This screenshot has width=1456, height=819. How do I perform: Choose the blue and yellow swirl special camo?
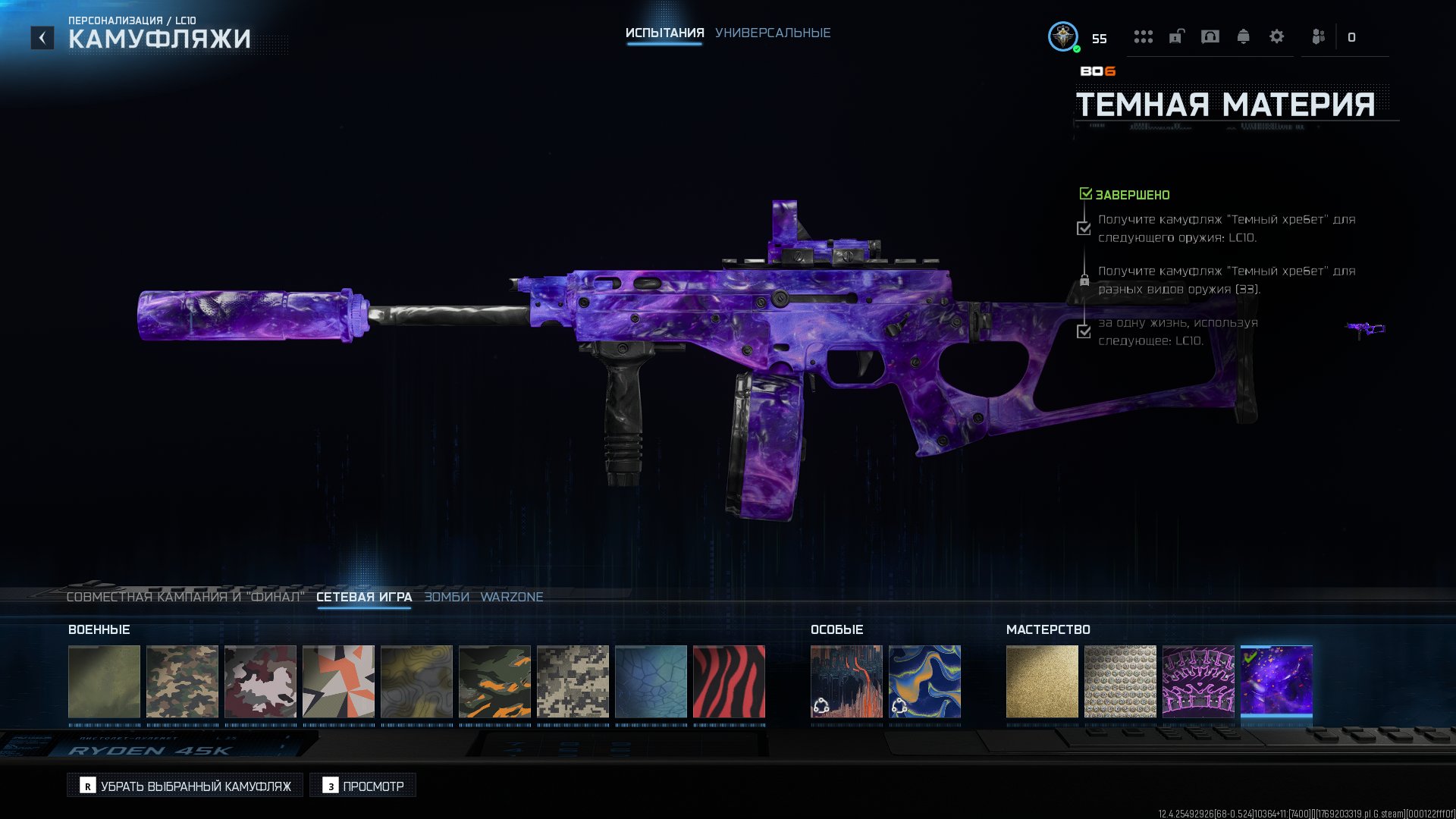(x=924, y=681)
